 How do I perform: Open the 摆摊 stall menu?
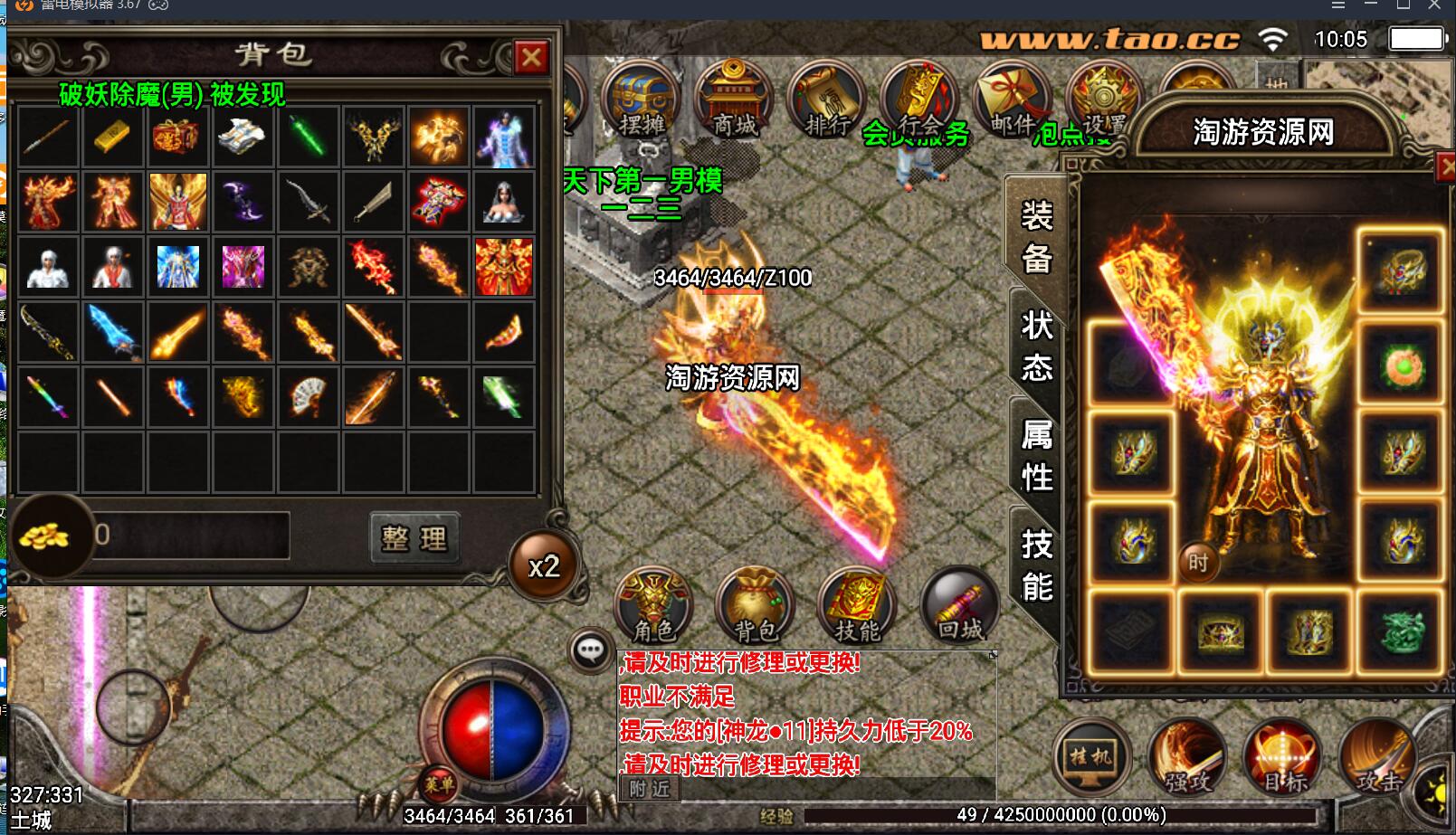(x=642, y=100)
